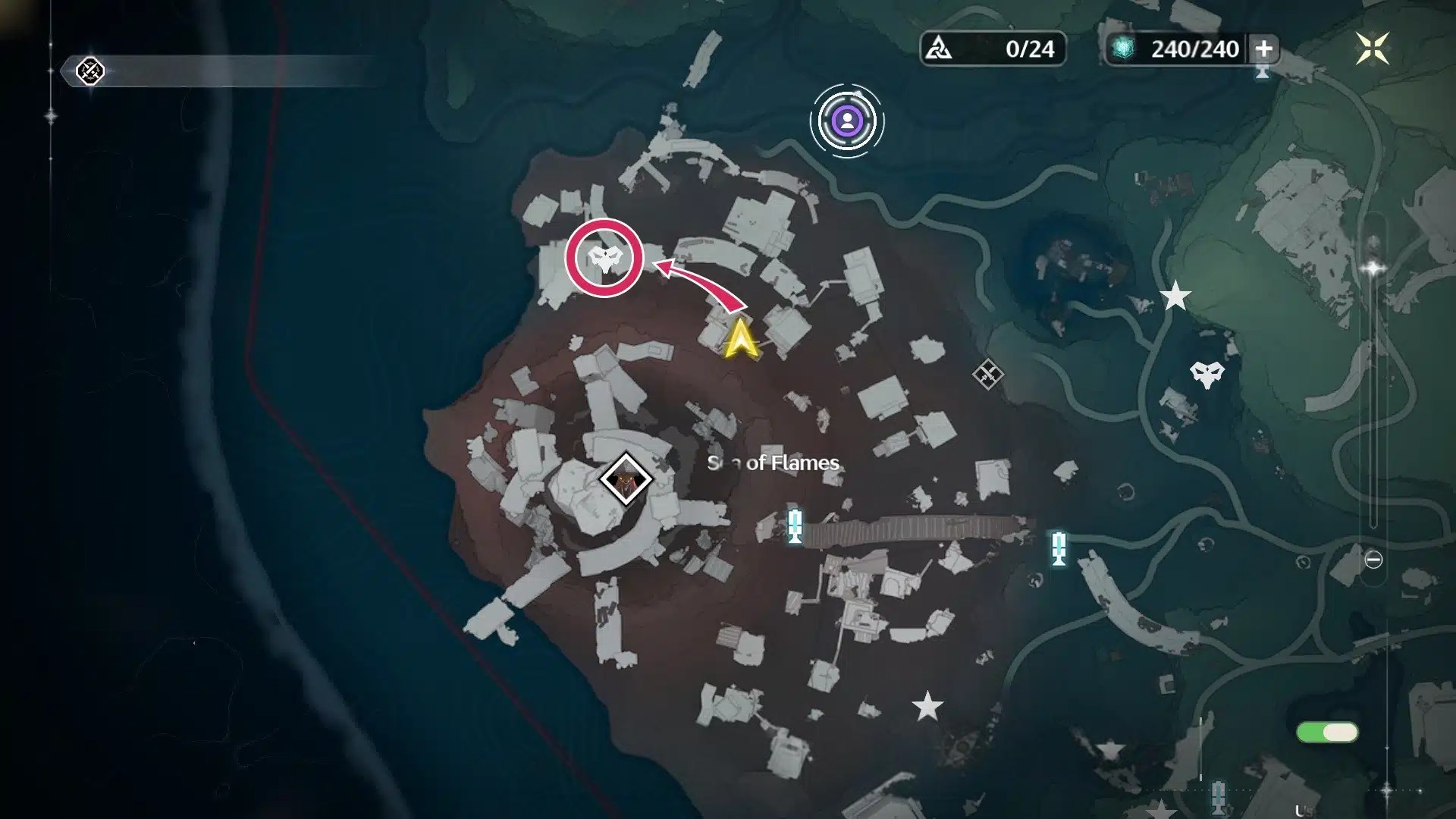Screen dimensions: 1456x819
Task: Select the teleport beacon at the bridge's western end
Action: pyautogui.click(x=794, y=526)
